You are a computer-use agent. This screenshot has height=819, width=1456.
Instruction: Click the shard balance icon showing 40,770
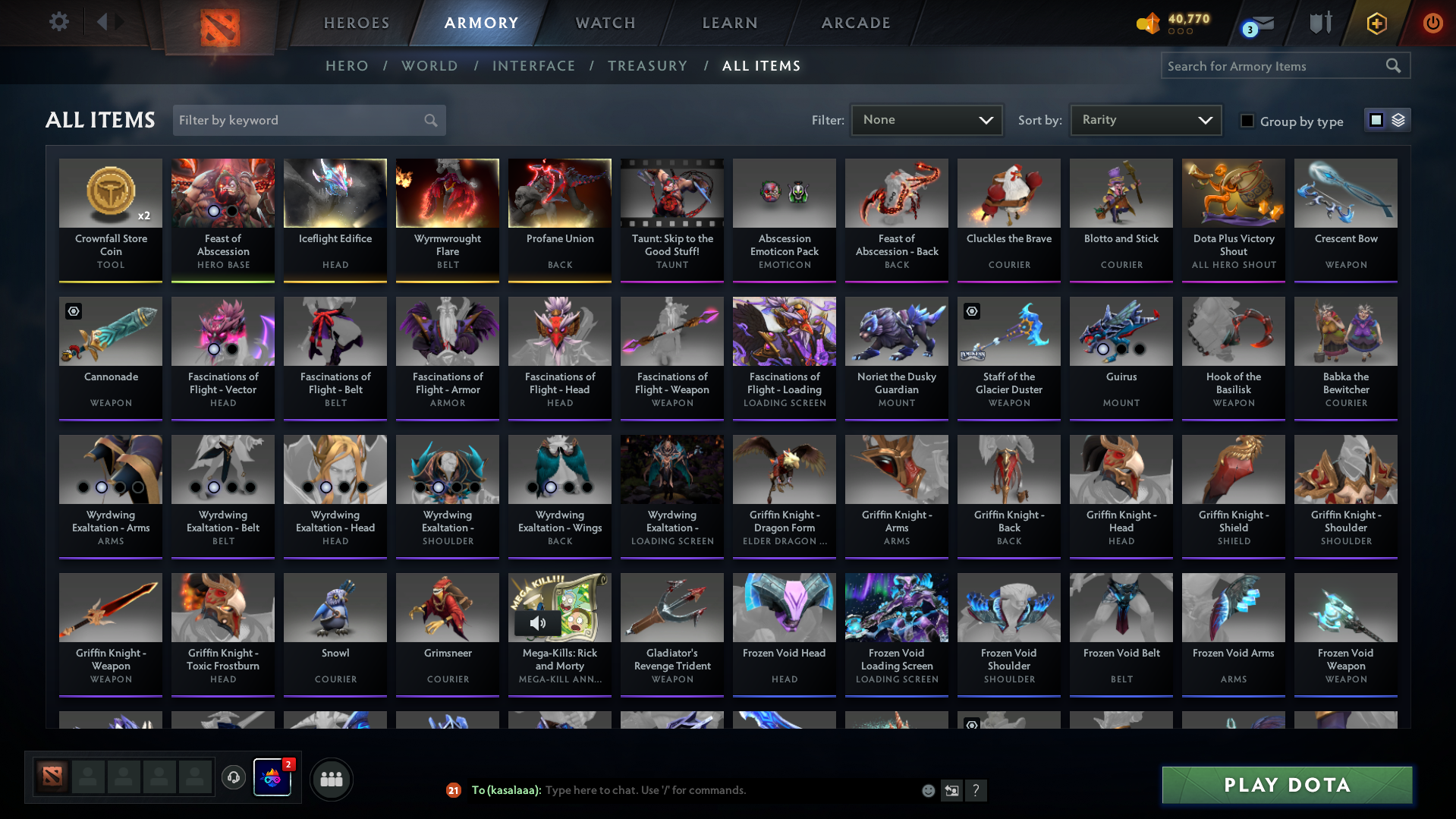[1148, 24]
